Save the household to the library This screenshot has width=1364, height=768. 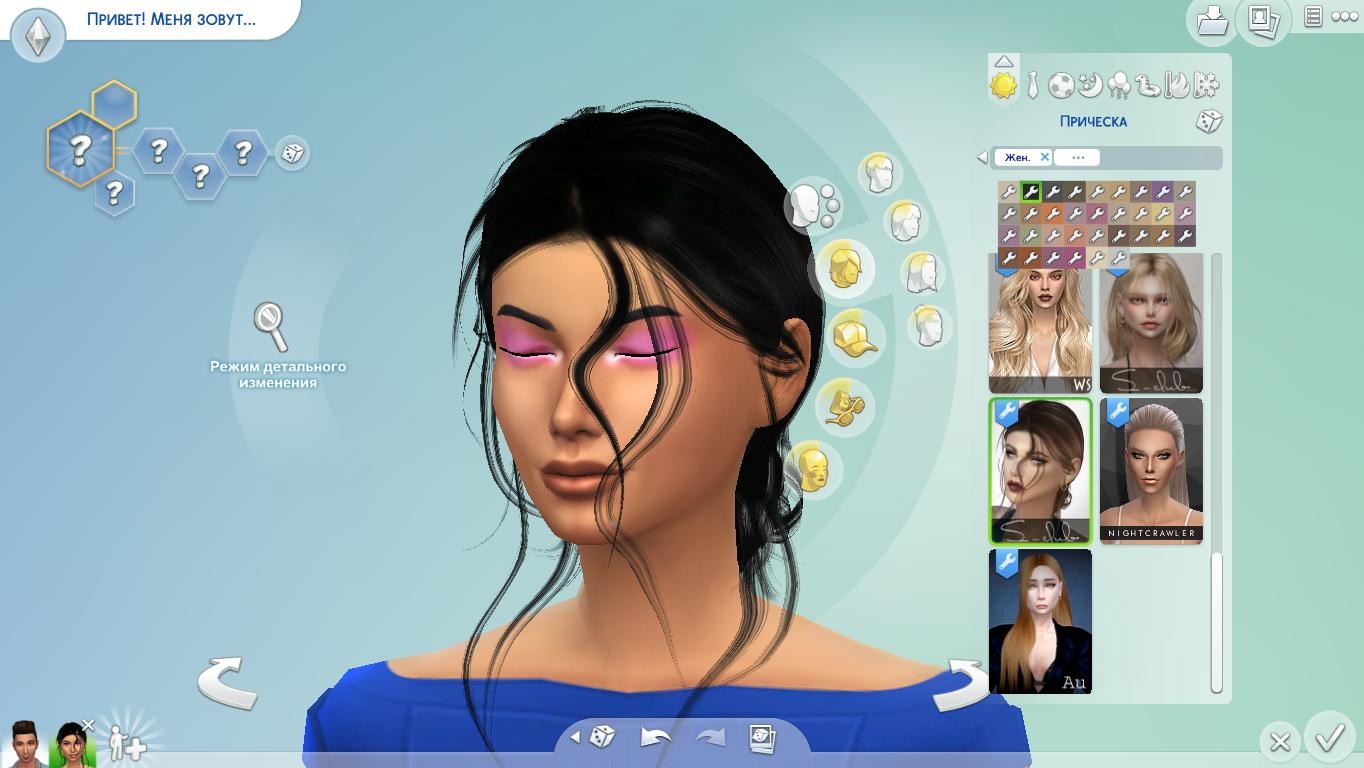pos(1212,20)
